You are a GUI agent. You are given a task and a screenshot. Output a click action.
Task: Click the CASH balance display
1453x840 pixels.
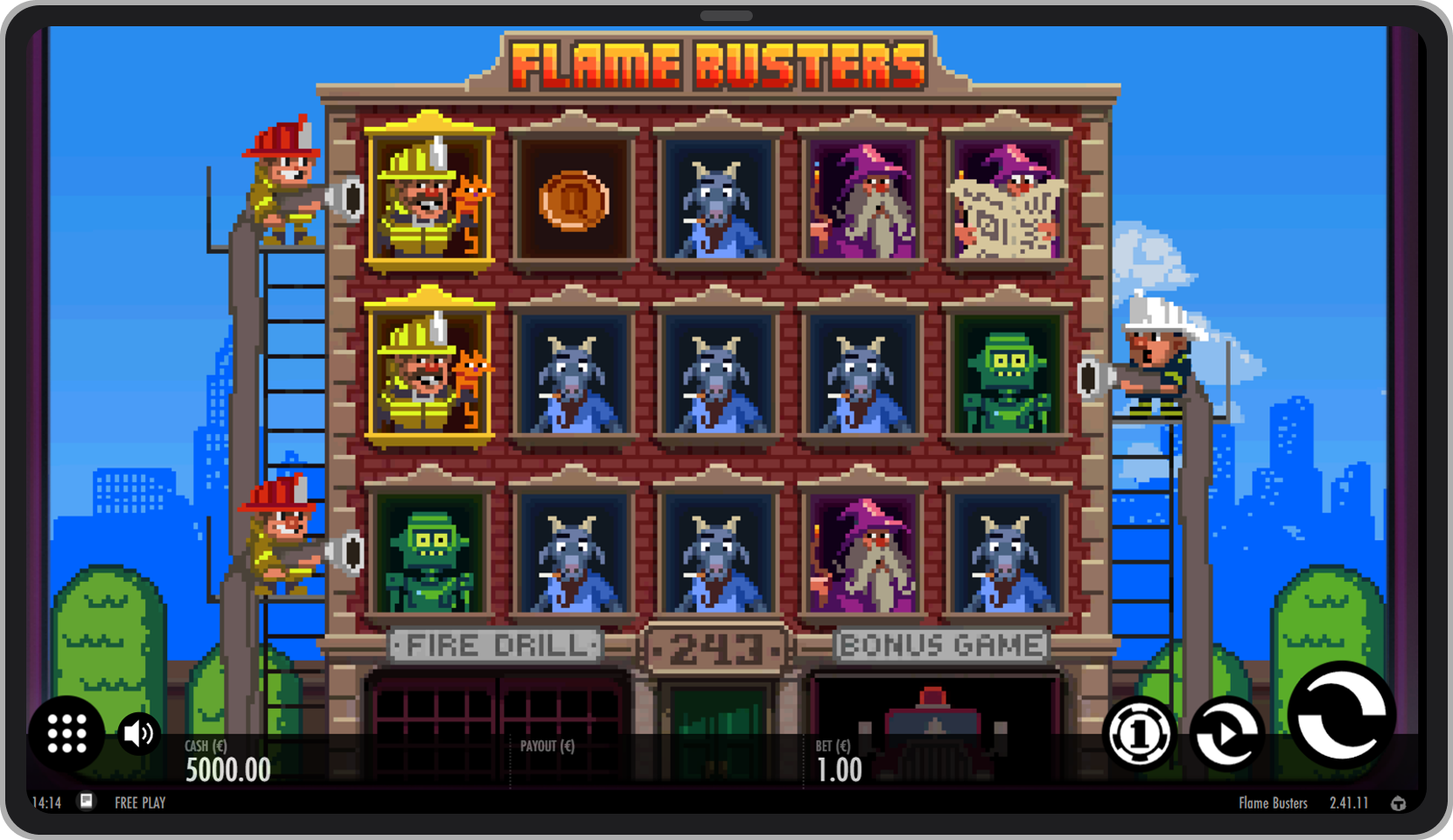pos(226,761)
